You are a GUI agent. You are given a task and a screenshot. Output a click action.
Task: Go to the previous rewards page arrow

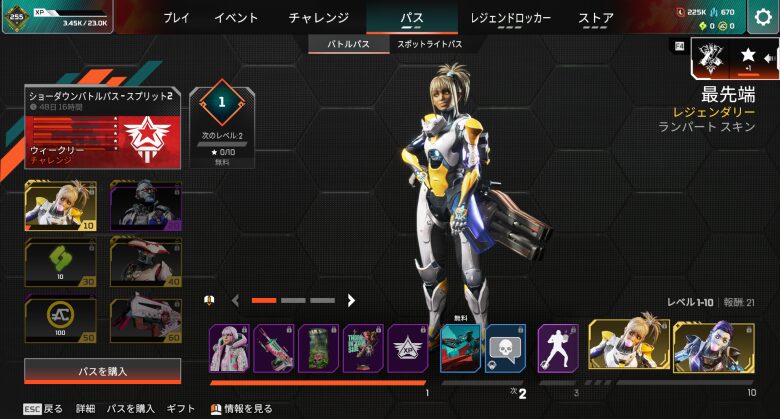coord(236,300)
